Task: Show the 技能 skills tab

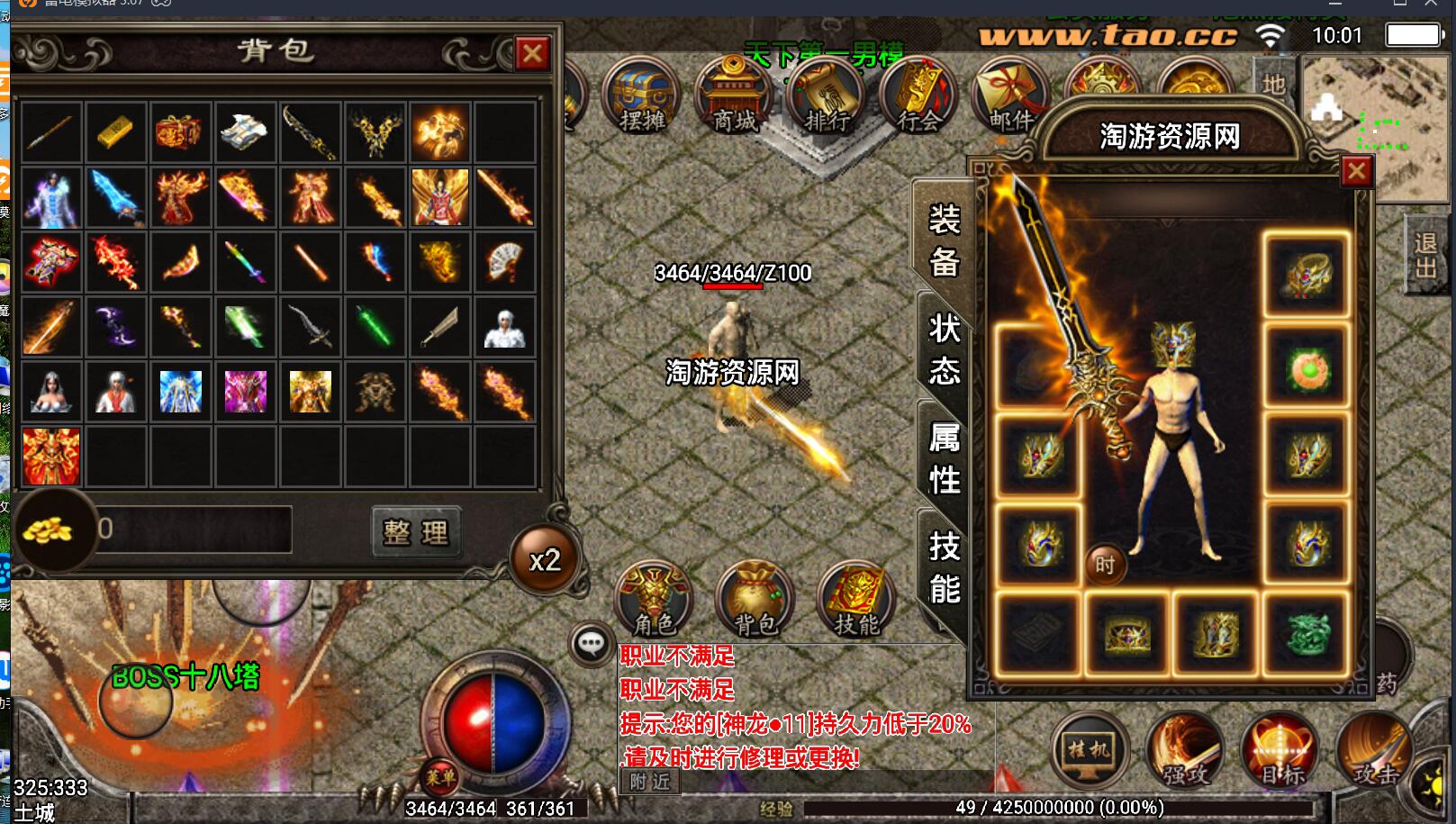Action: [944, 567]
